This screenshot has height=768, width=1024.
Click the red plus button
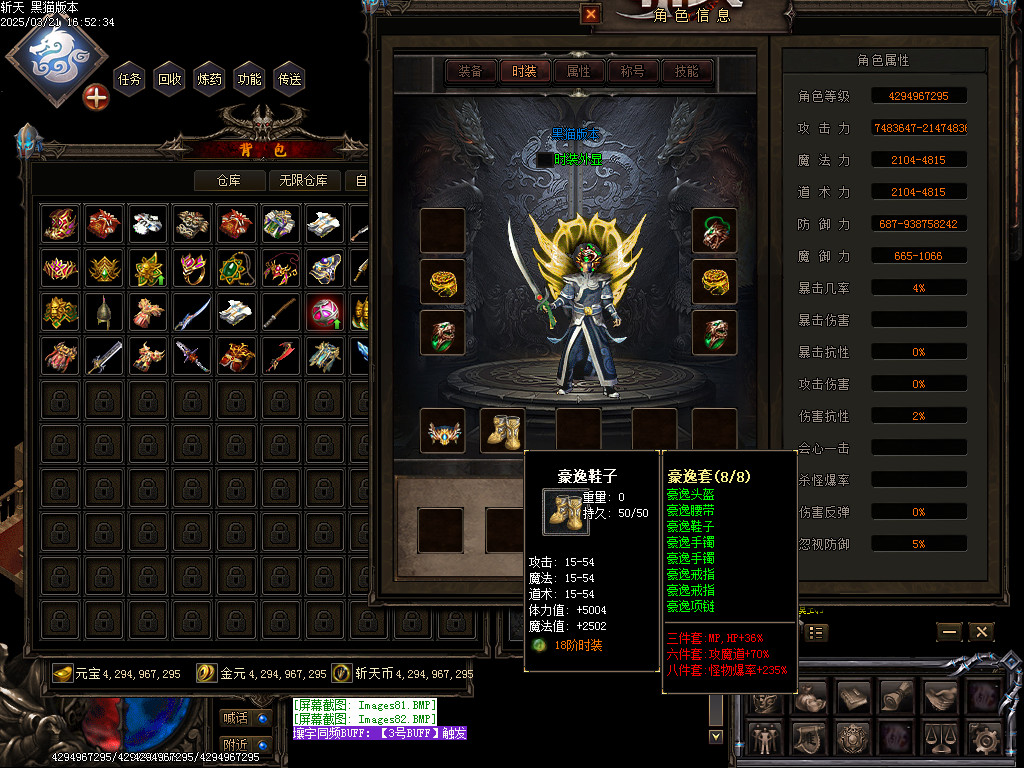tap(96, 97)
